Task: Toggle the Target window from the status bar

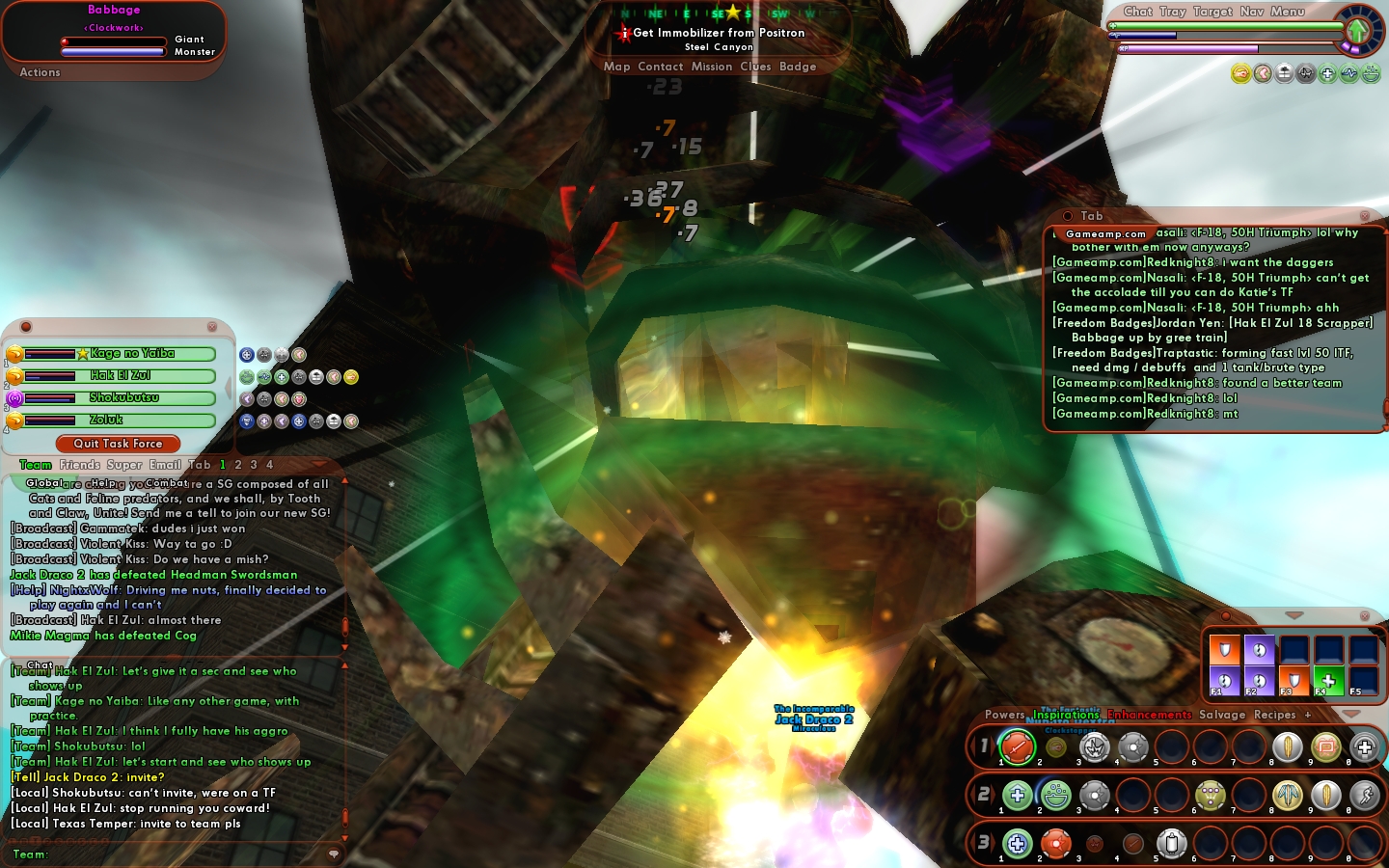Action: pos(1212,12)
